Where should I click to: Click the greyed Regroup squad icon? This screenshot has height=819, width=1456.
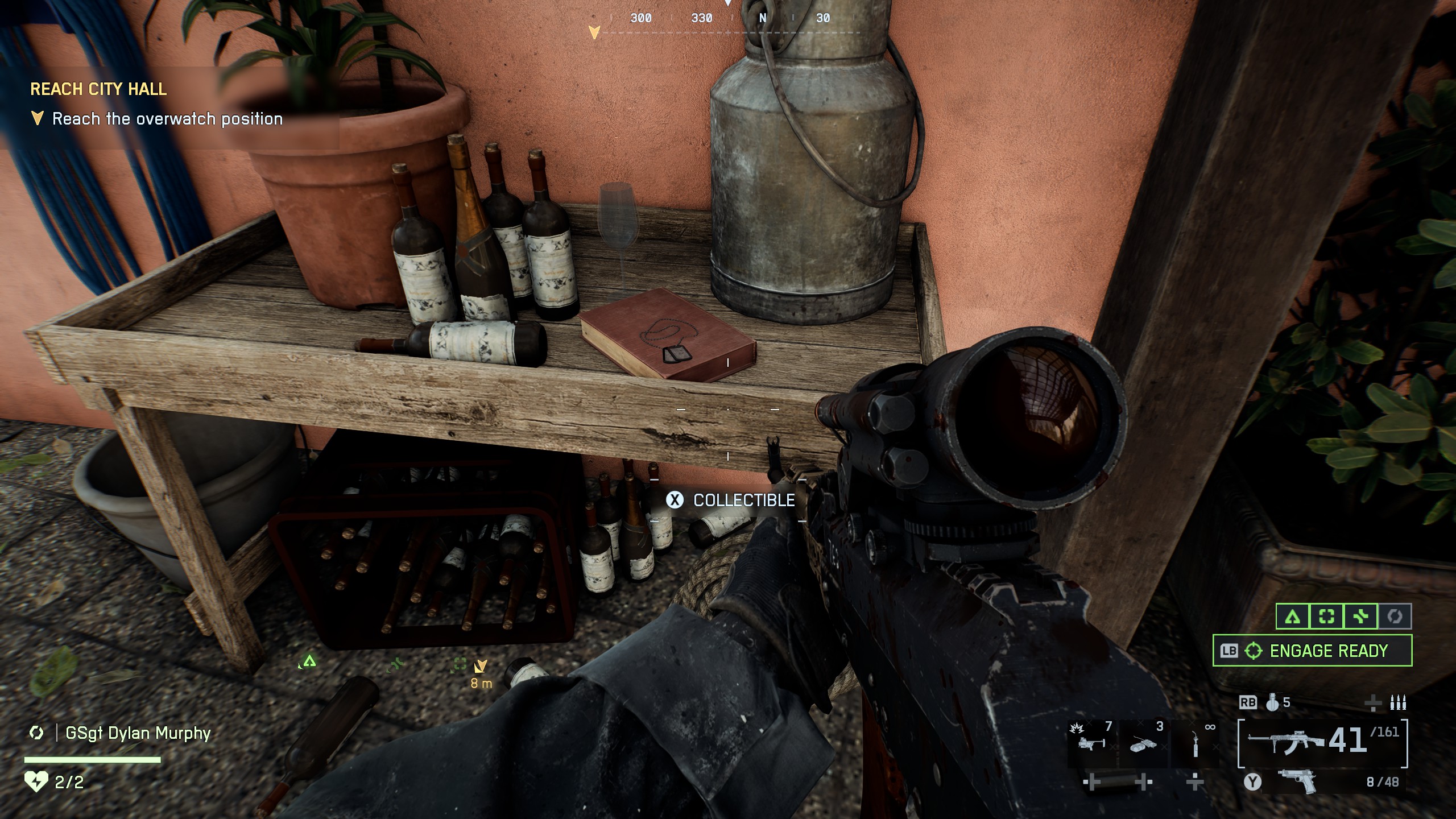[x=1395, y=617]
